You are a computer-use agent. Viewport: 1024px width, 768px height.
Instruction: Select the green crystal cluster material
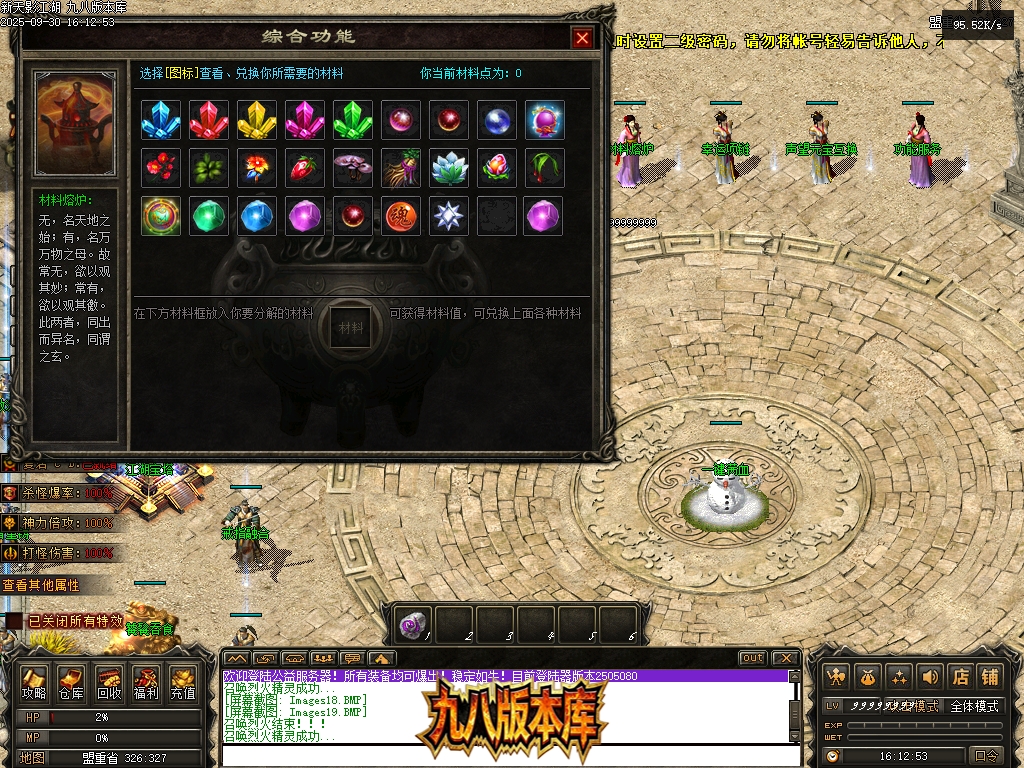point(353,120)
